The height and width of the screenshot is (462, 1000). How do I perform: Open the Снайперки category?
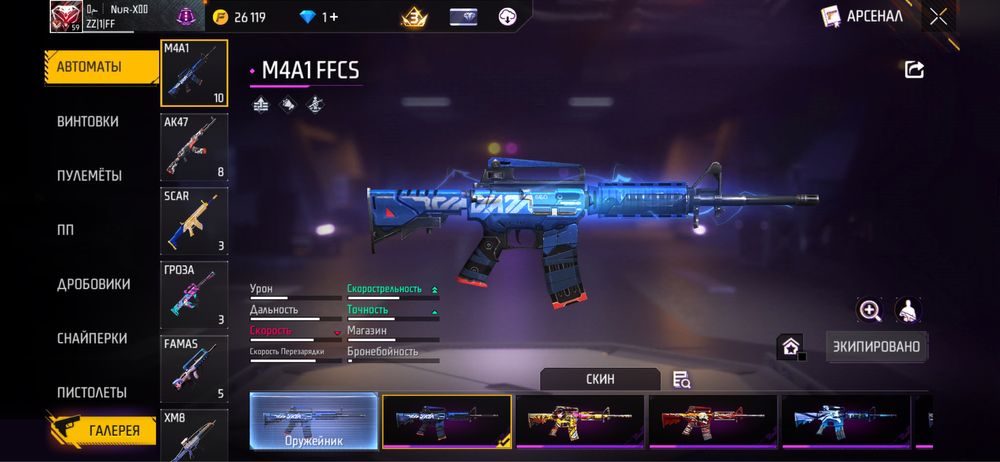click(92, 338)
